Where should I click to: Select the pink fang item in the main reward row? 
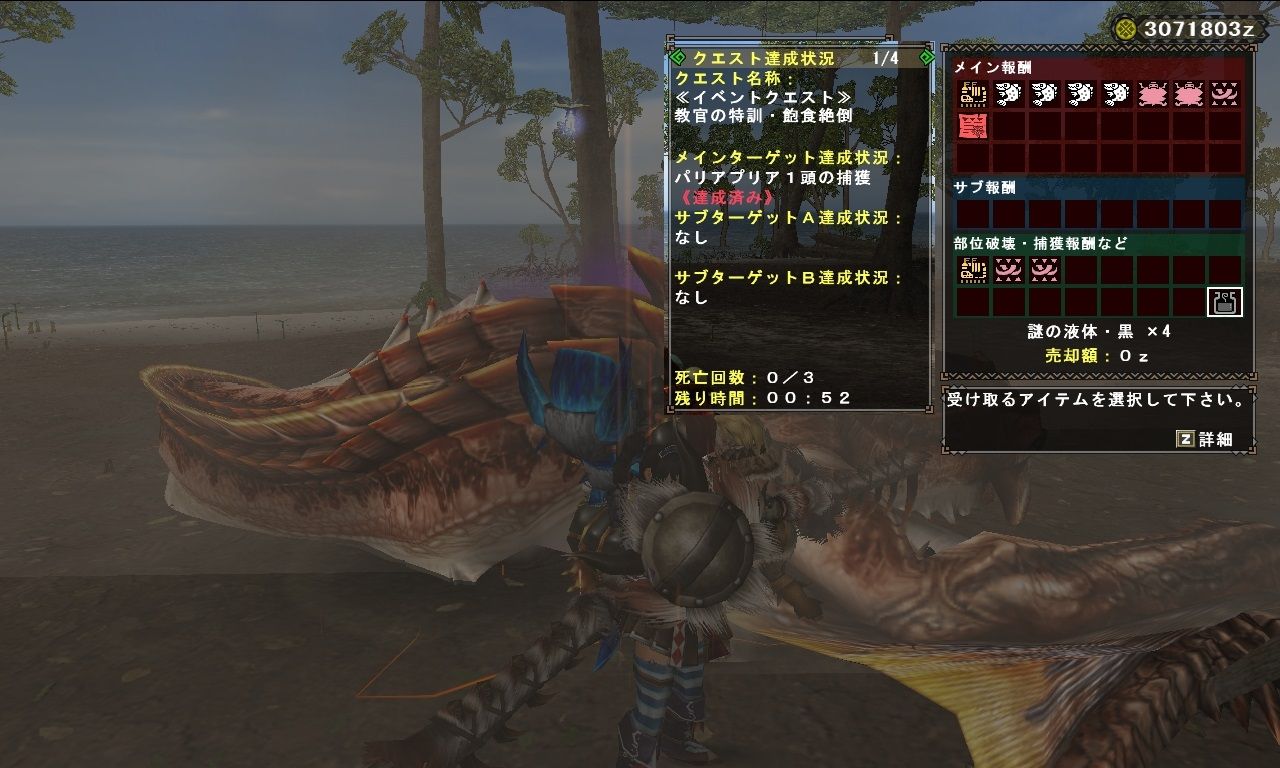point(1224,94)
